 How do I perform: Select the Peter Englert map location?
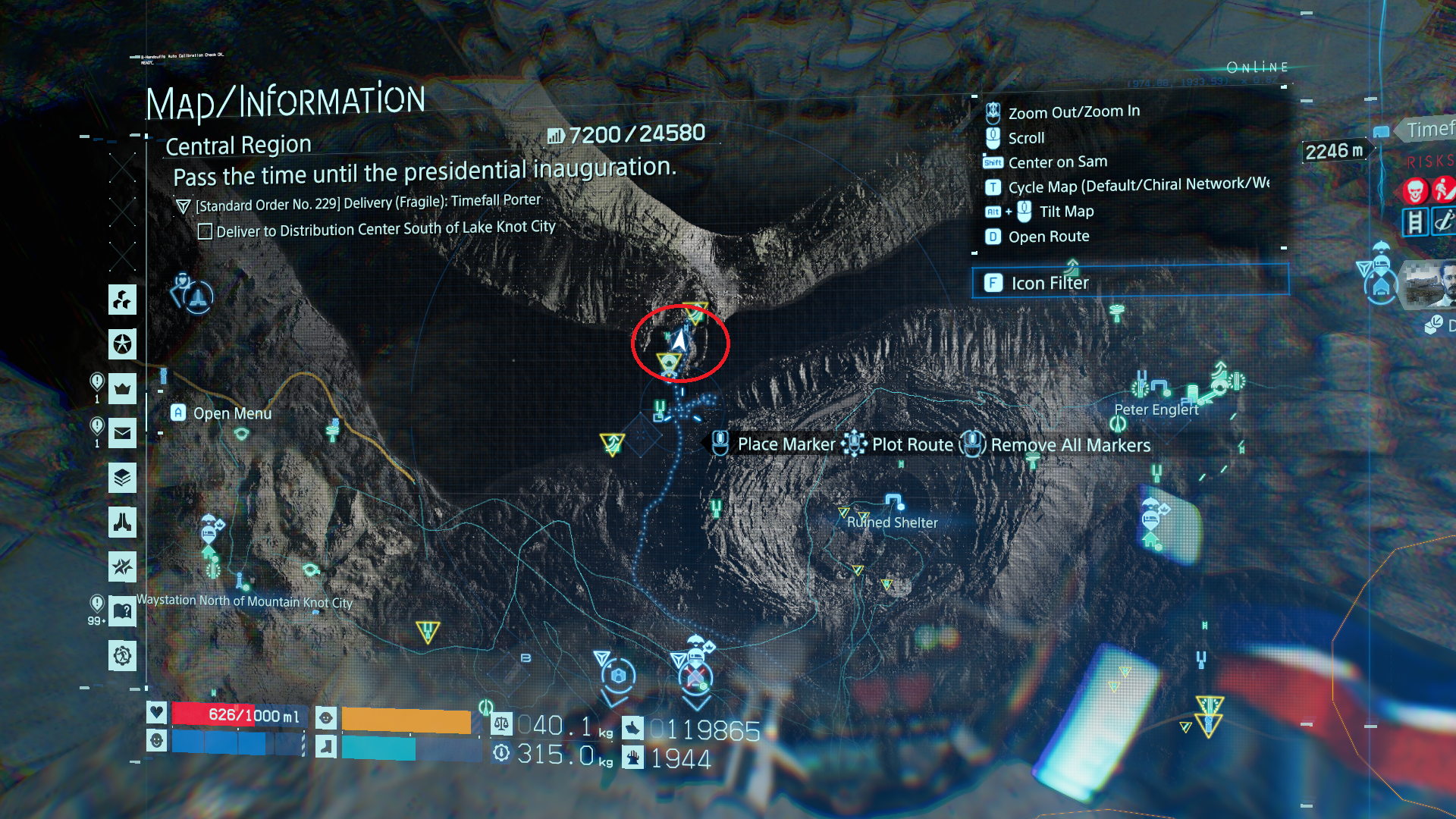point(1156,409)
